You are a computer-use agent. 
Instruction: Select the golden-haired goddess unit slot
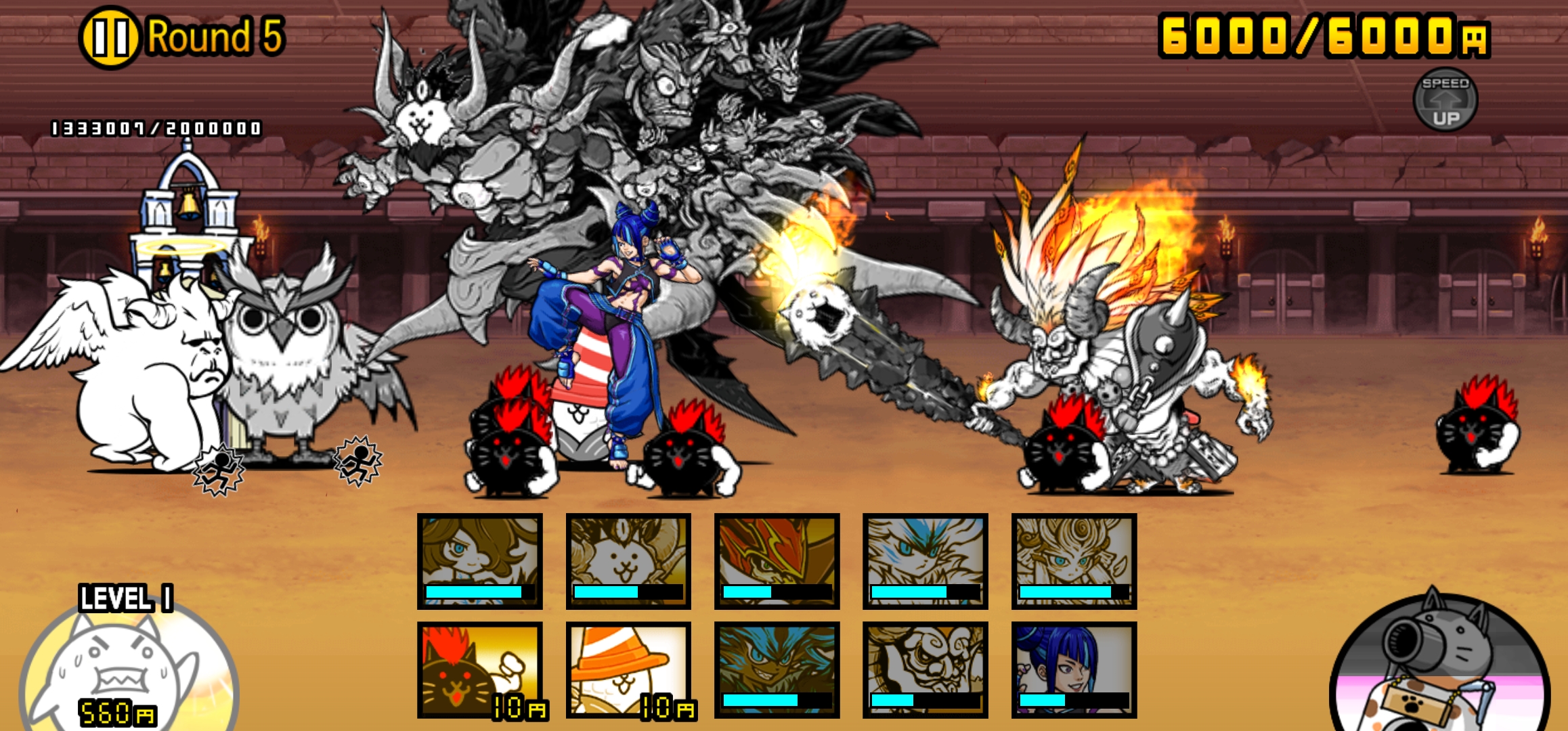point(1074,561)
